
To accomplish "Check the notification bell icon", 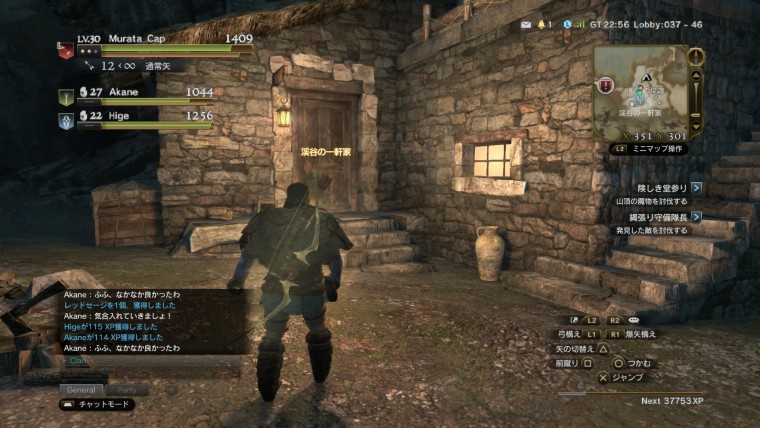I will tap(543, 24).
